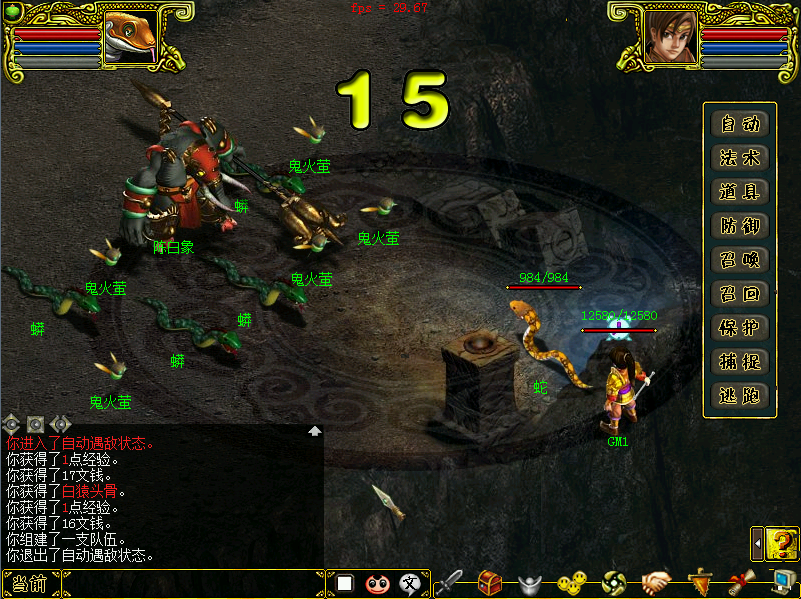Open the snake pet portrait
Screen dimensions: 801x599
point(130,37)
